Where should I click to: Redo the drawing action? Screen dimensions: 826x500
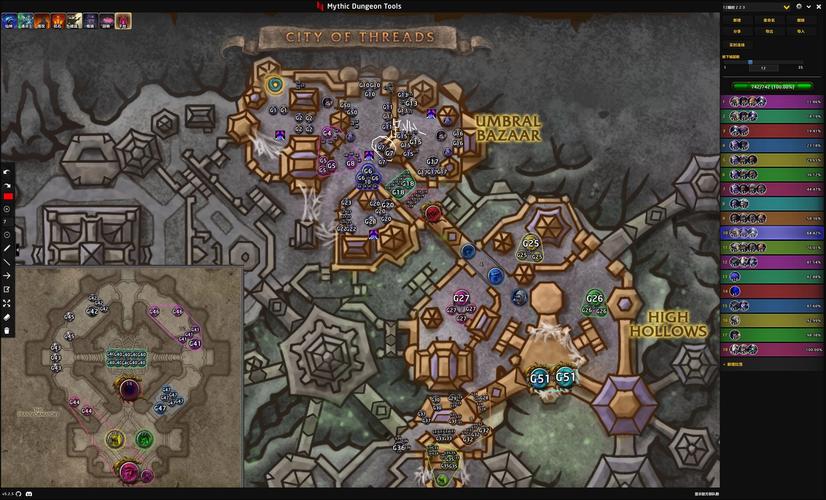[x=7, y=184]
